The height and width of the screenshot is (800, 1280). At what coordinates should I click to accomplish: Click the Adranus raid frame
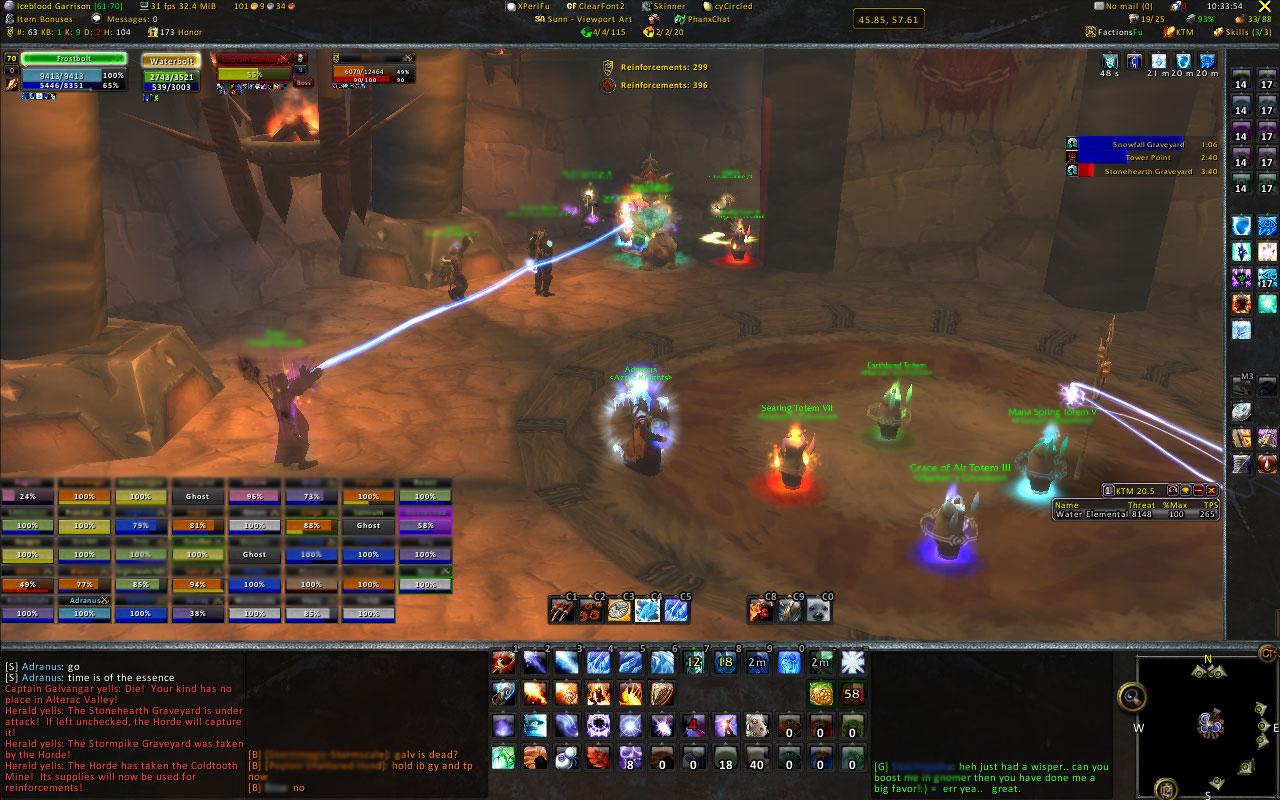tap(84, 613)
